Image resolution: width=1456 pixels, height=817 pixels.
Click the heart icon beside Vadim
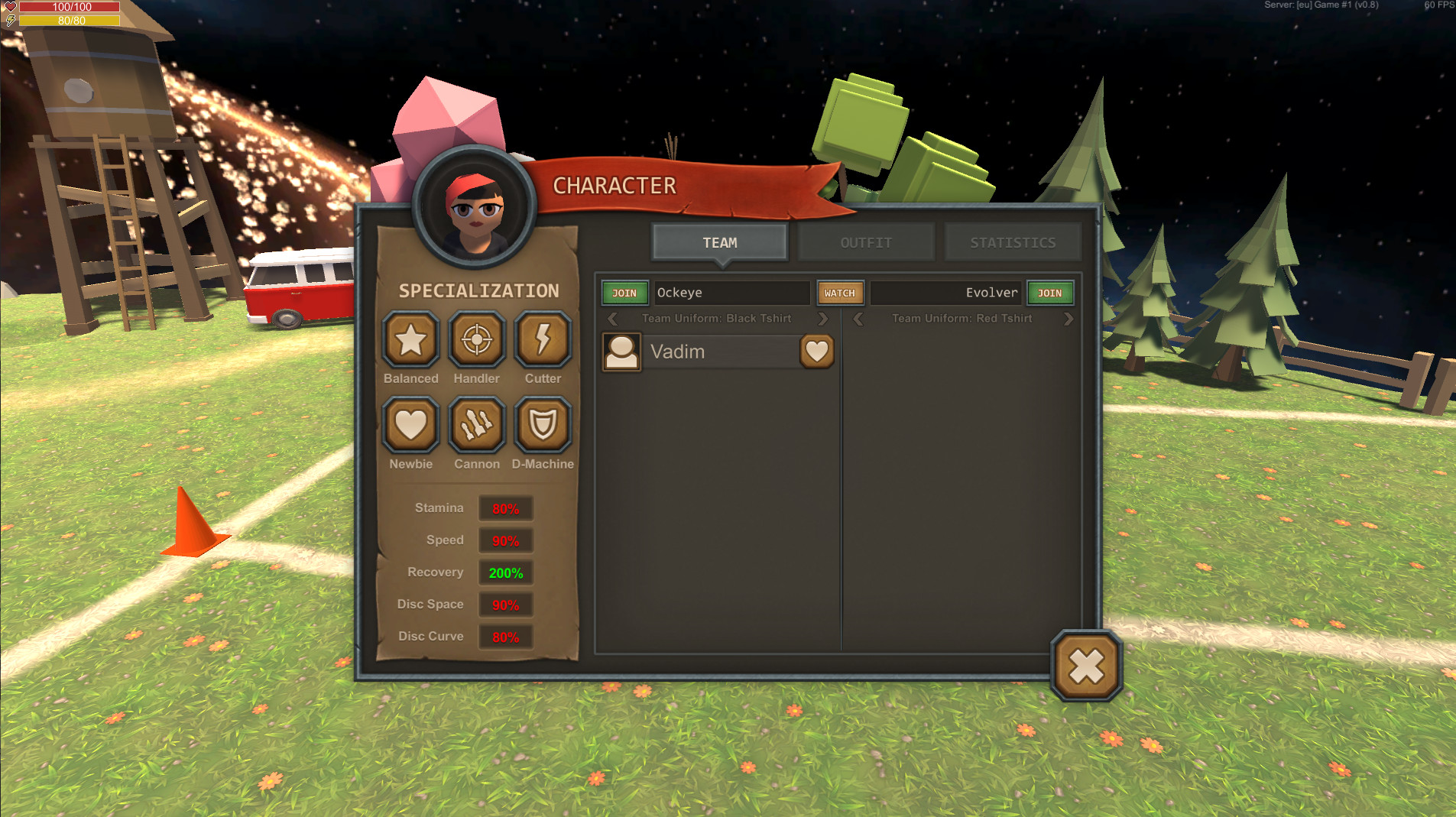click(816, 352)
